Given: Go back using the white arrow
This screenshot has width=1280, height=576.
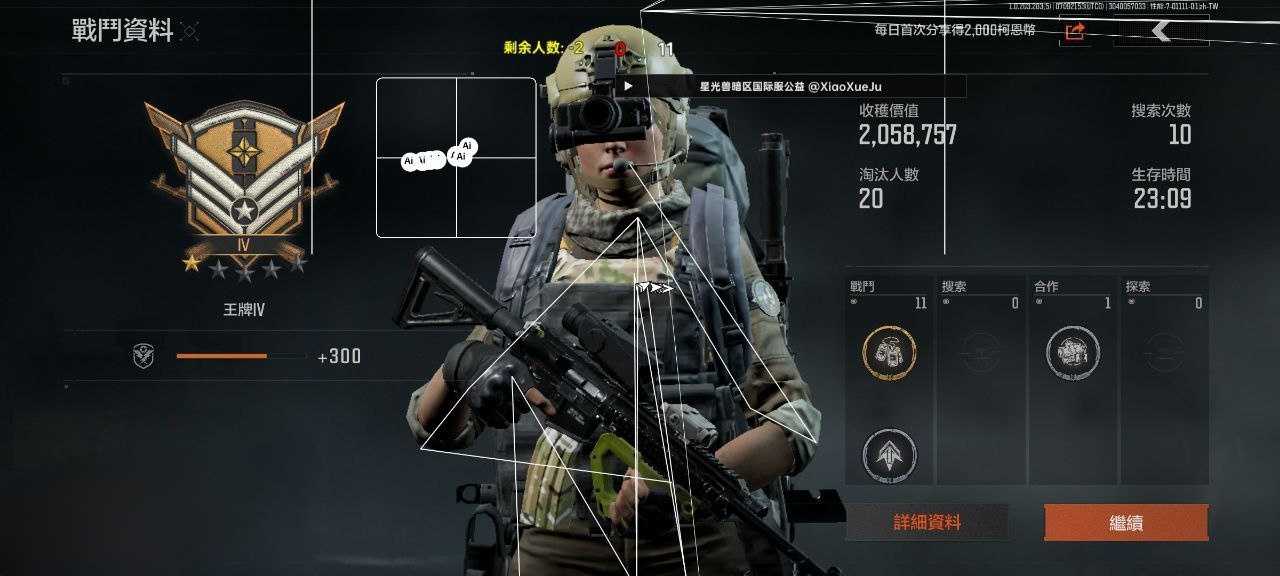Looking at the screenshot, I should (x=1161, y=32).
